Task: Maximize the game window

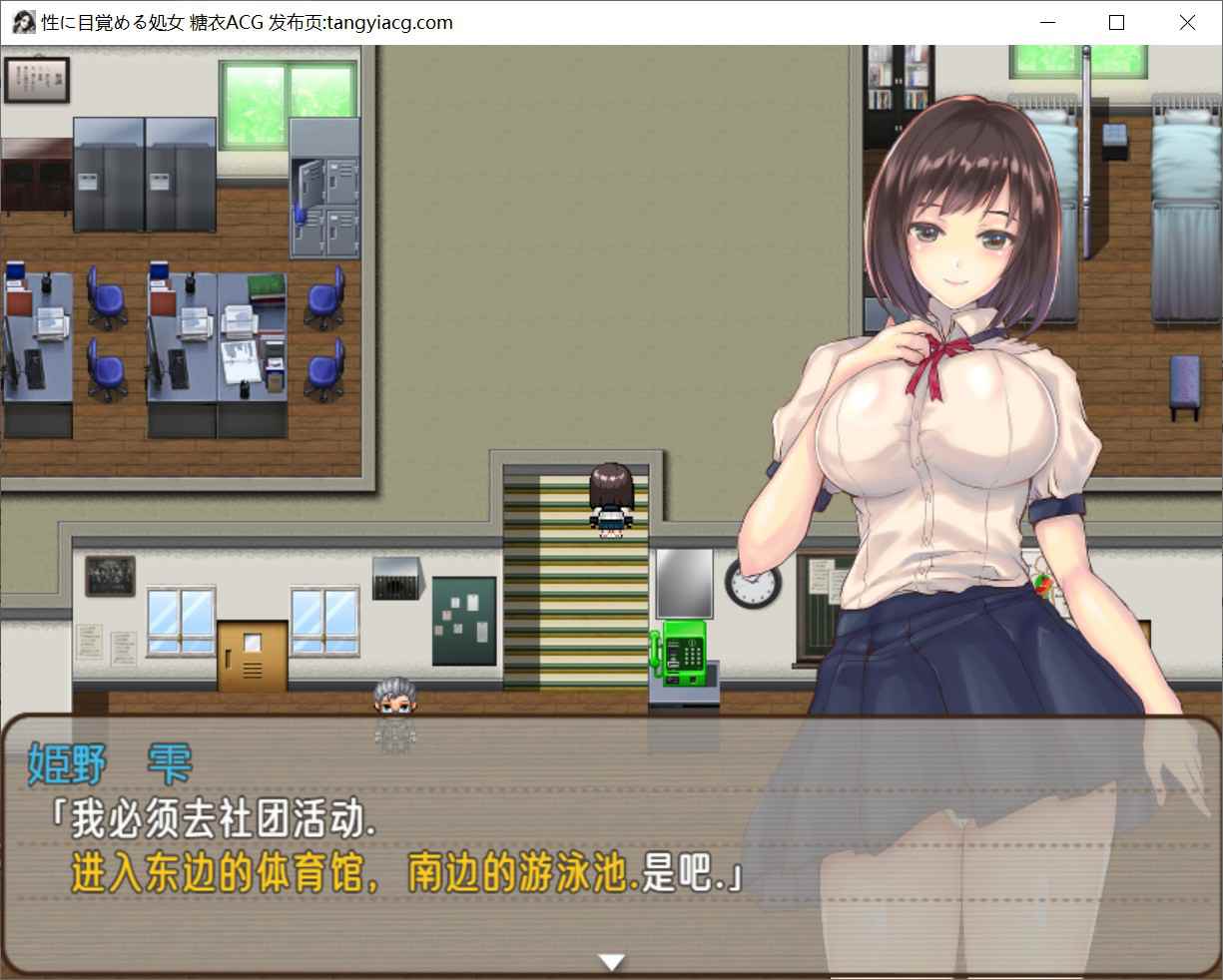Action: 1117,22
